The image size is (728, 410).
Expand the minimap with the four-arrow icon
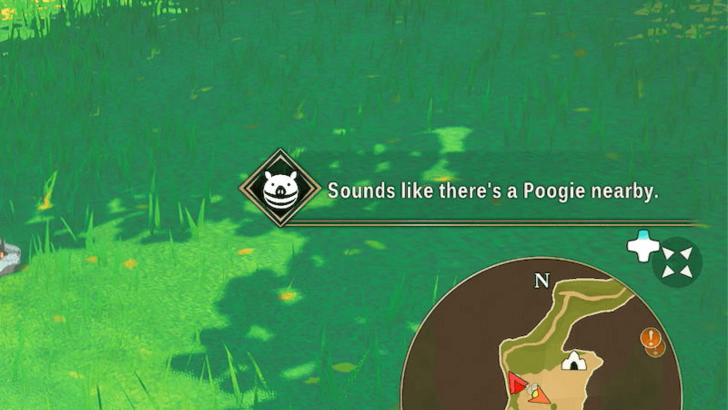[677, 263]
